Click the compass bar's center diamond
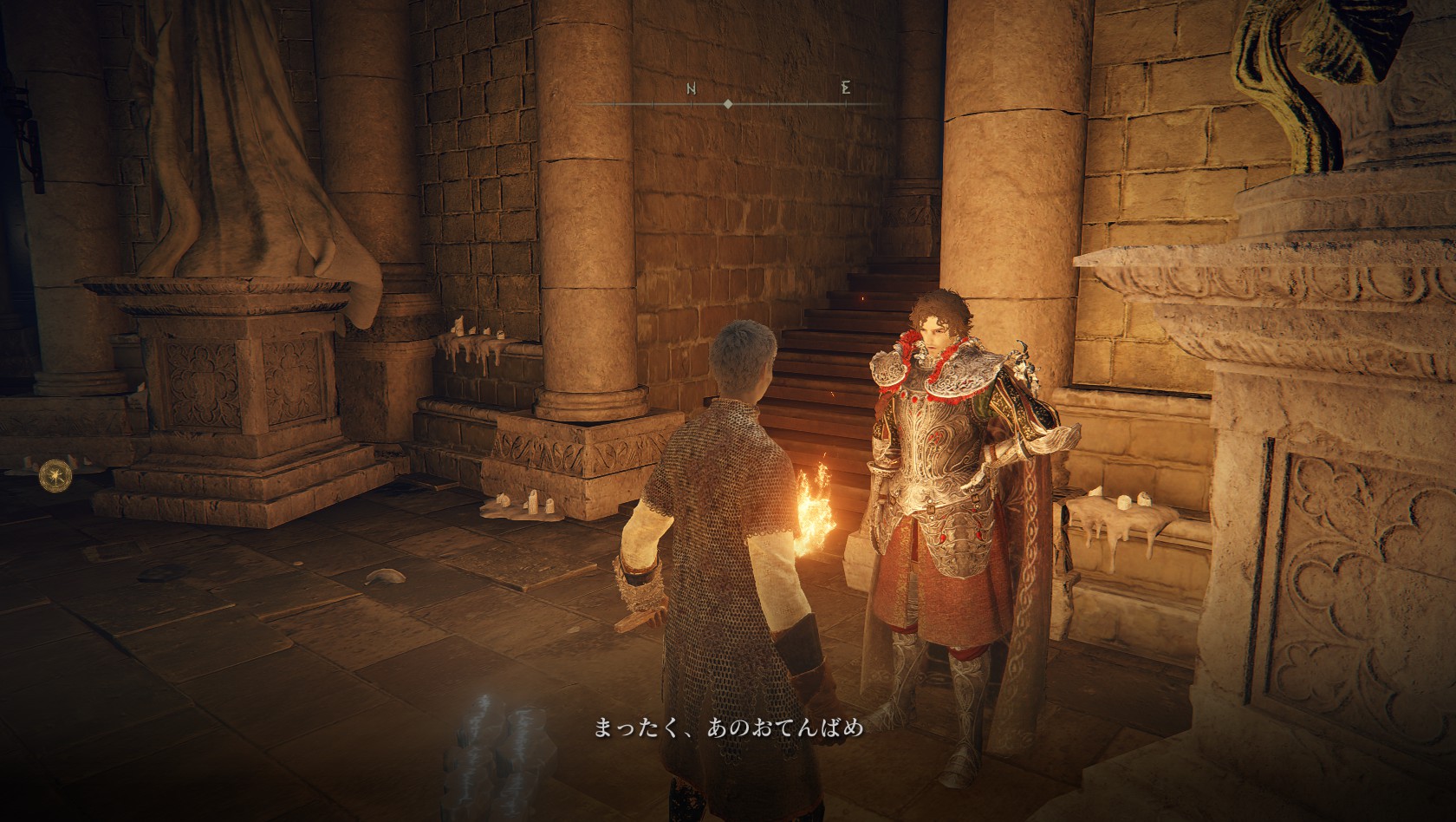This screenshot has height=822, width=1456. click(x=727, y=104)
